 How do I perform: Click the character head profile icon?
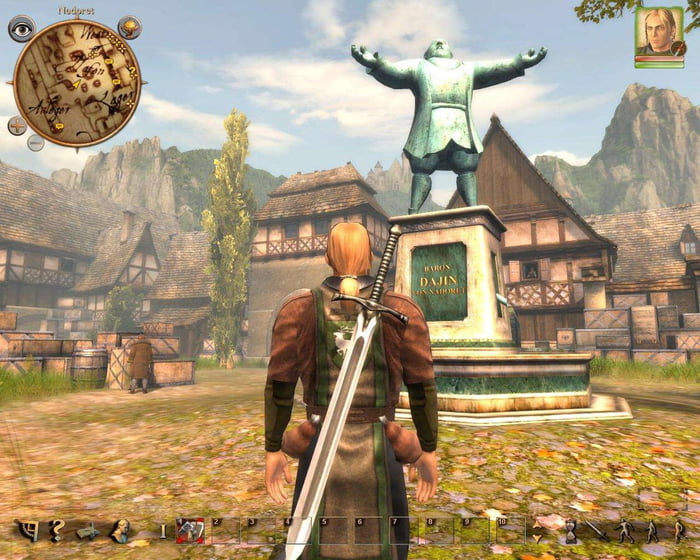(x=118, y=530)
